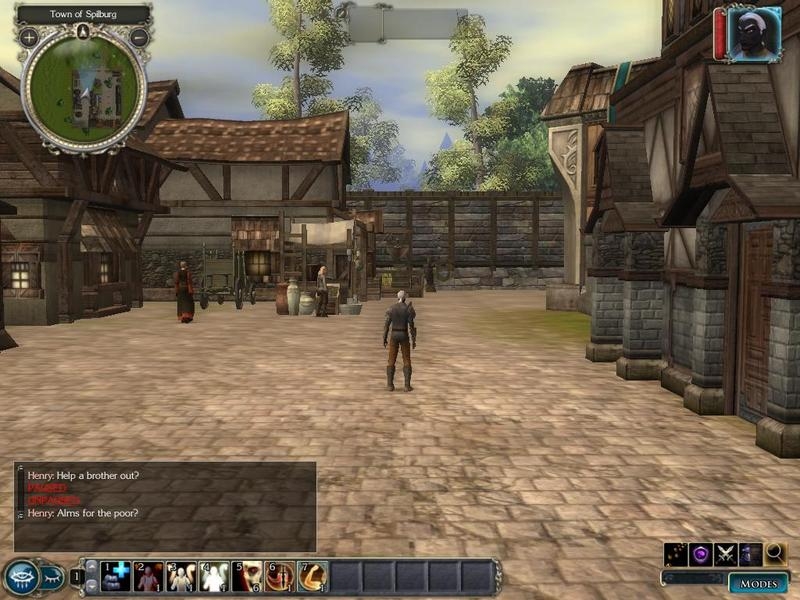Activate the magnifying glass icon

pos(775,553)
